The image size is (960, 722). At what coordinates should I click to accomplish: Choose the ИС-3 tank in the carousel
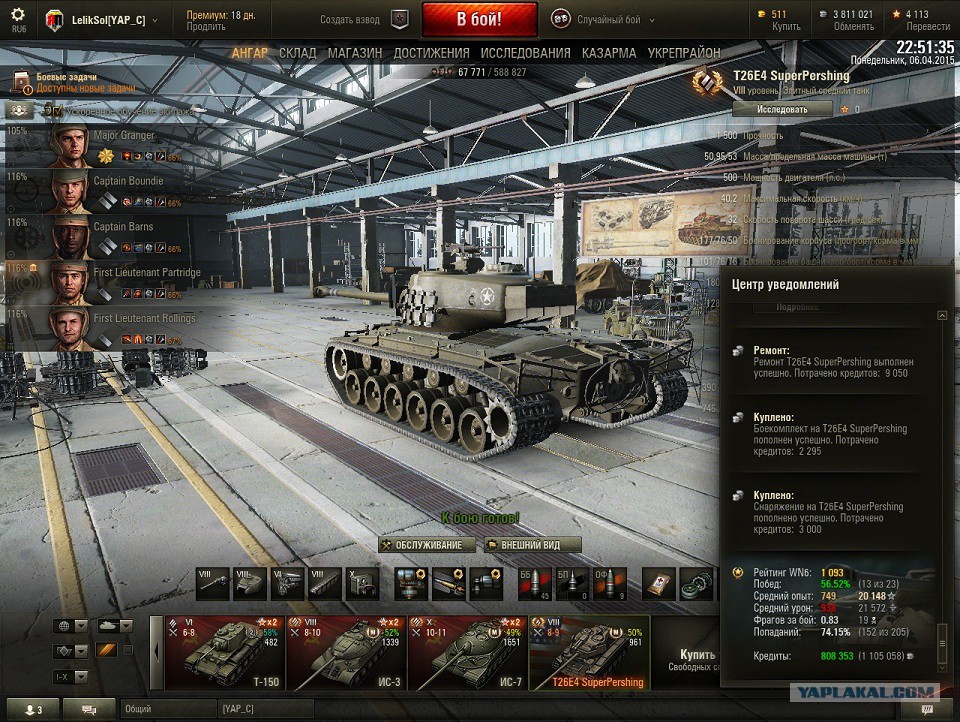[x=346, y=650]
